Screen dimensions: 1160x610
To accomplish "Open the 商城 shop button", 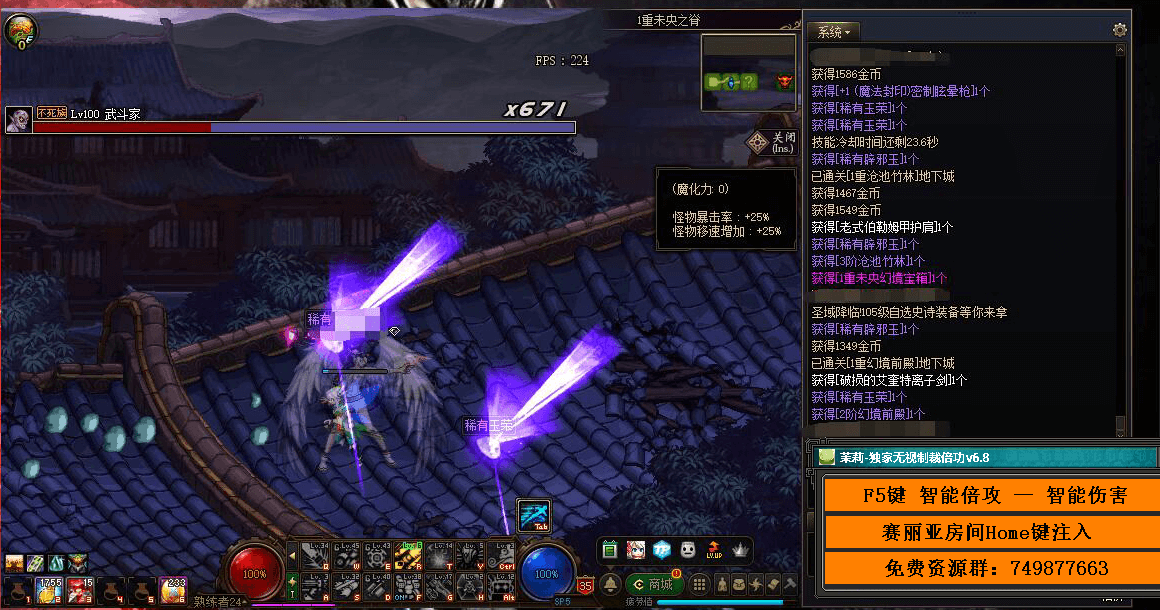I will 653,584.
